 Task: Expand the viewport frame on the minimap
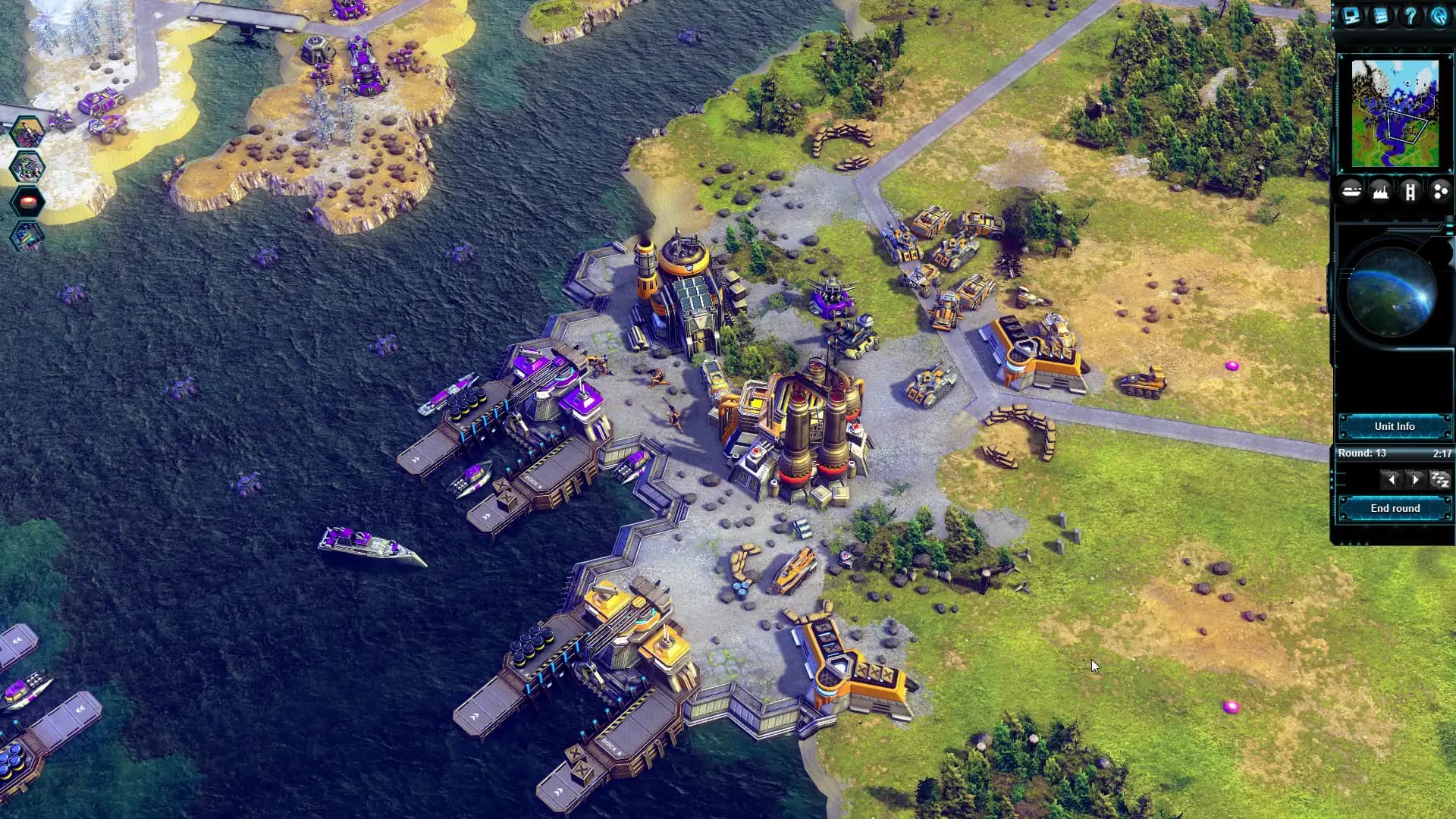[1407, 127]
